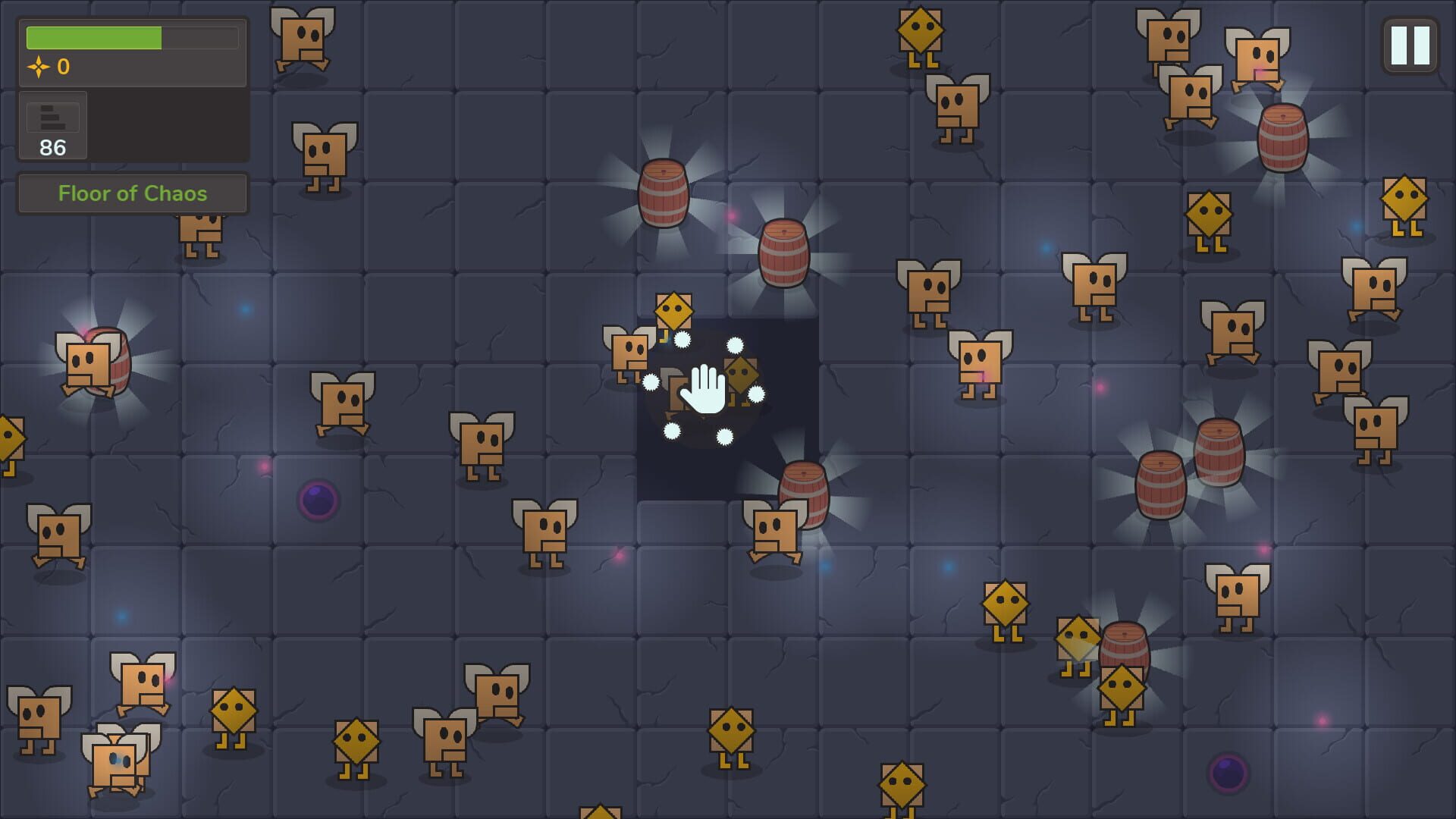
Task: Click the Floor of Chaos label
Action: 132,193
